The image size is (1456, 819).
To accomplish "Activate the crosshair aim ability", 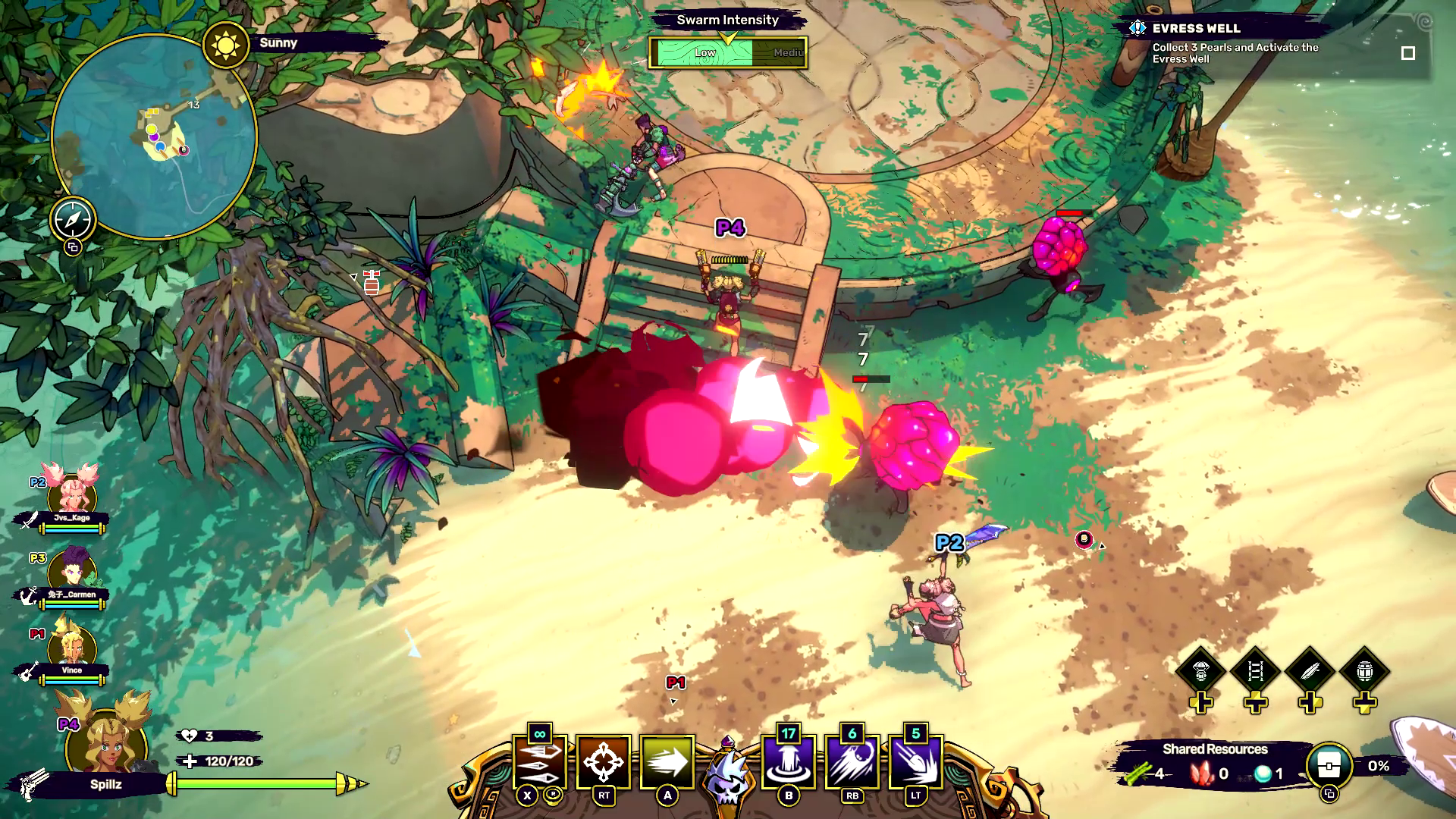I will click(604, 762).
